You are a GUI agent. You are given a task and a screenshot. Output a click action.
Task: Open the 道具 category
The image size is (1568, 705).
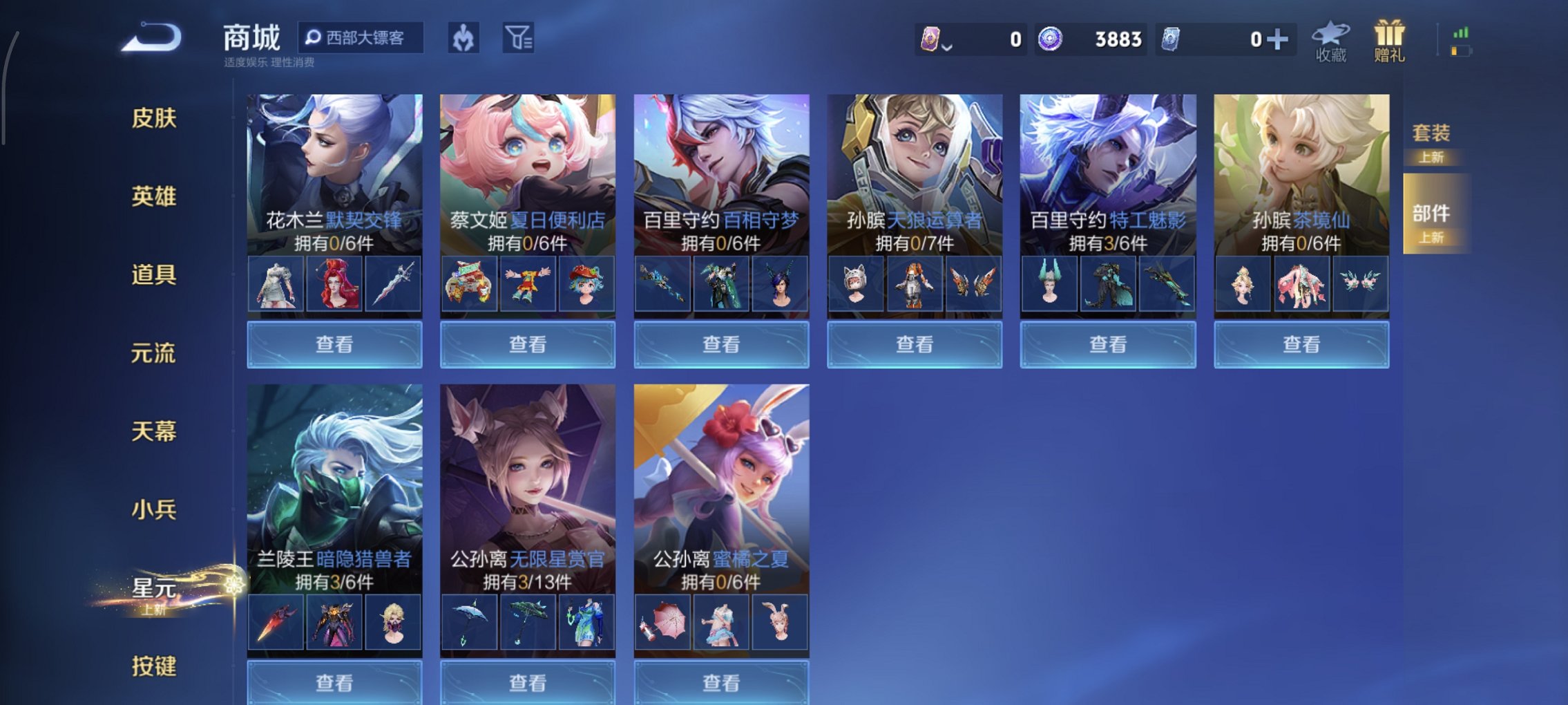(x=153, y=274)
